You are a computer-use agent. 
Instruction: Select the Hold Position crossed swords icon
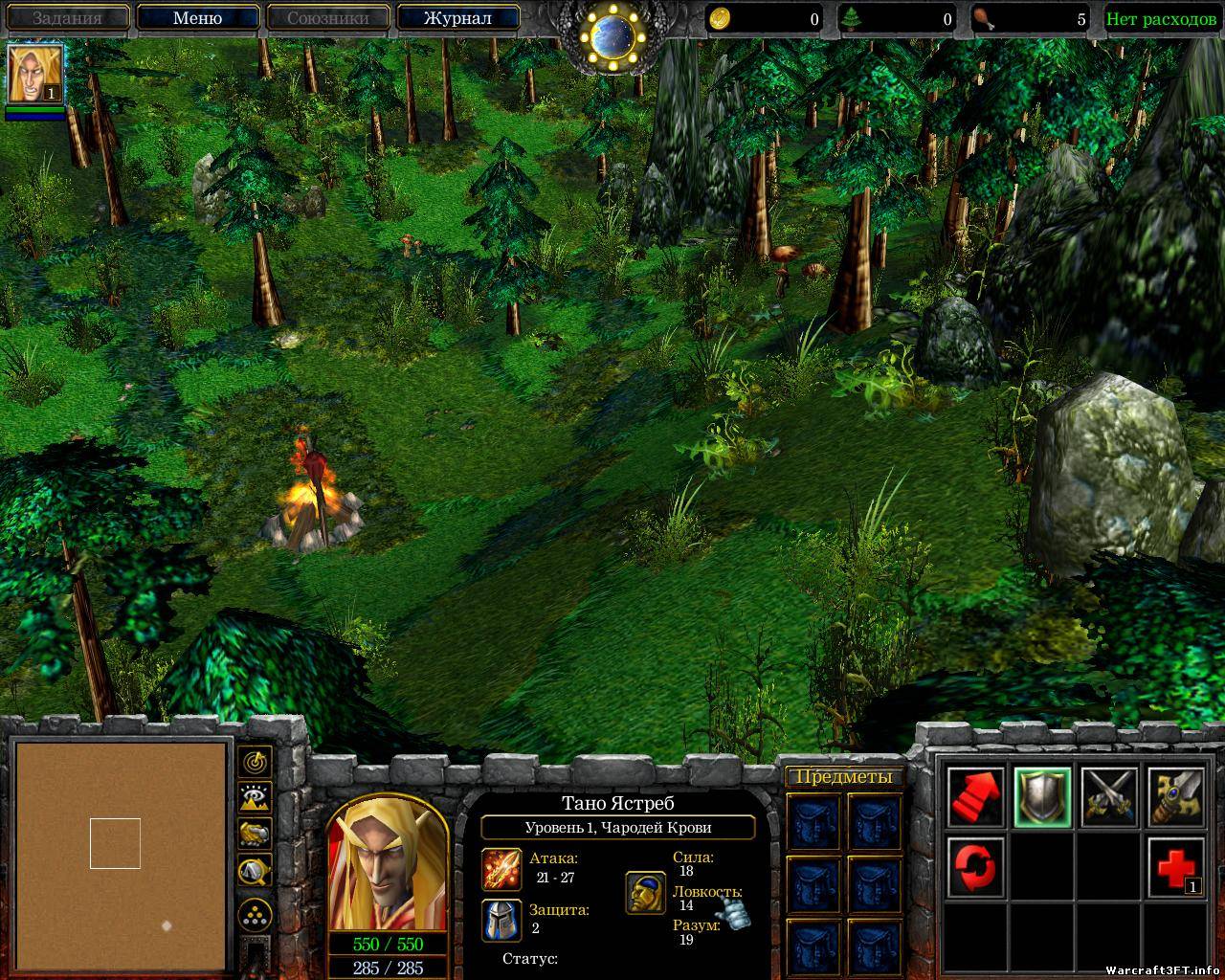pyautogui.click(x=1109, y=797)
